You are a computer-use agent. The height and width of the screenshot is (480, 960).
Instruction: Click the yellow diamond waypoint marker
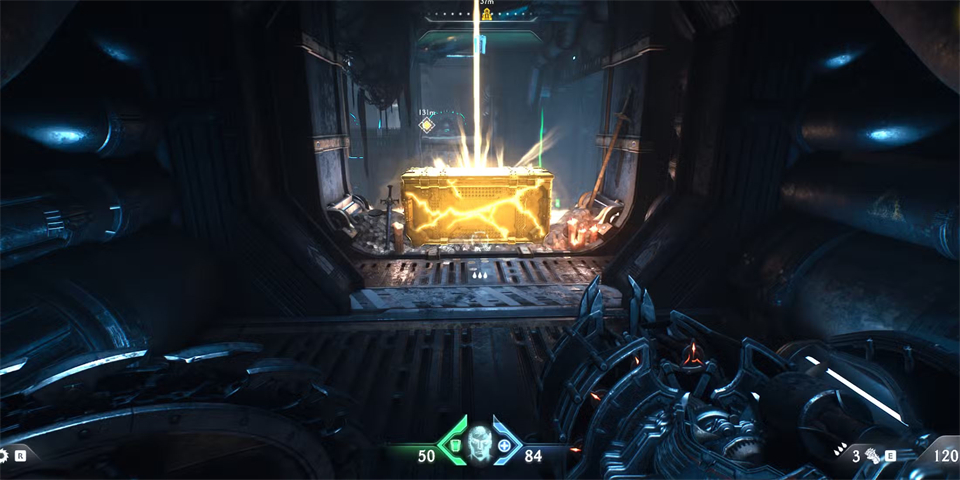[x=427, y=125]
